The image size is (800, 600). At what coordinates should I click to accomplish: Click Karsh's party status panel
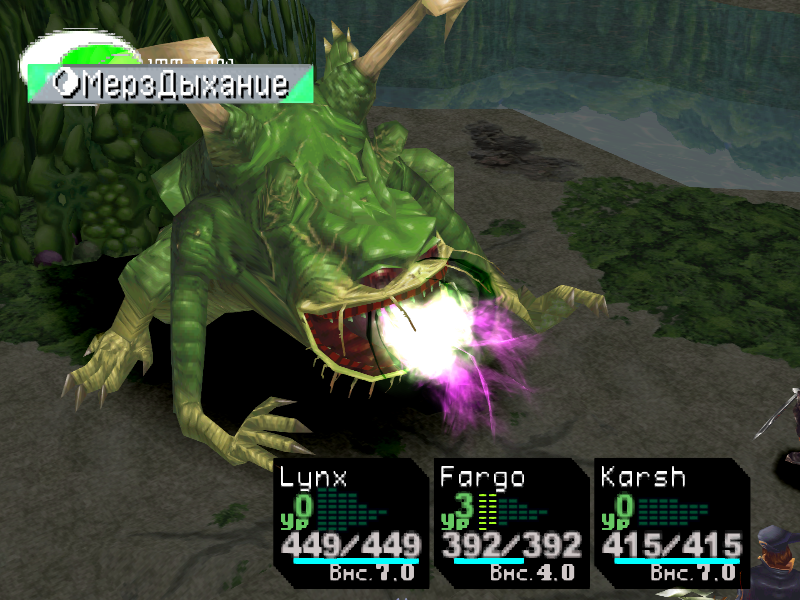pyautogui.click(x=670, y=523)
